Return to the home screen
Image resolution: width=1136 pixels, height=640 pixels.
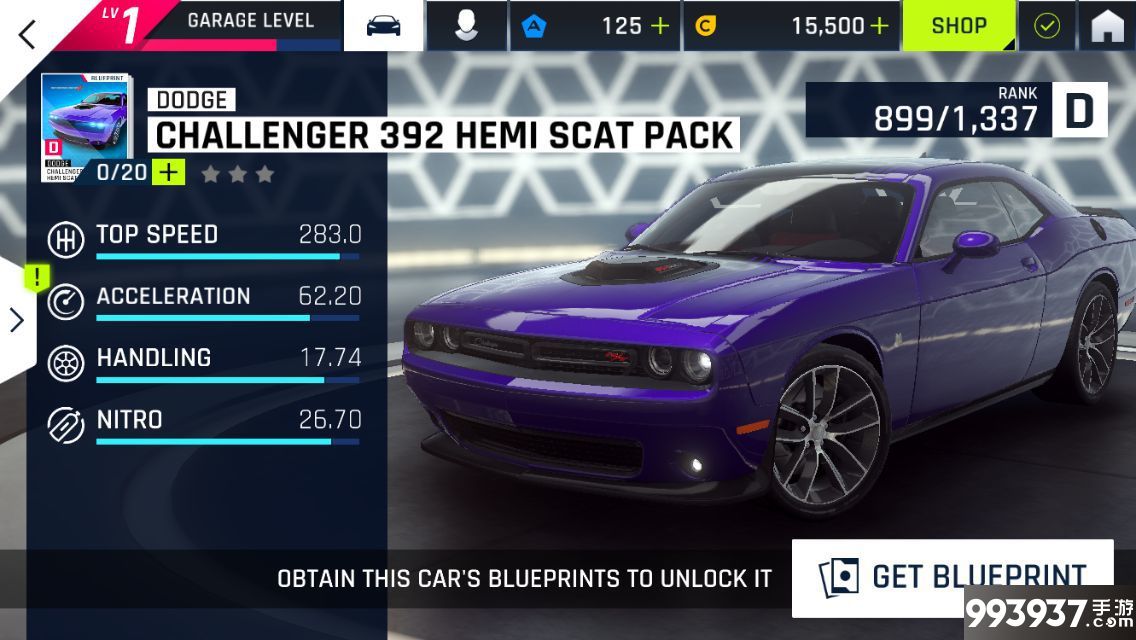point(1107,26)
